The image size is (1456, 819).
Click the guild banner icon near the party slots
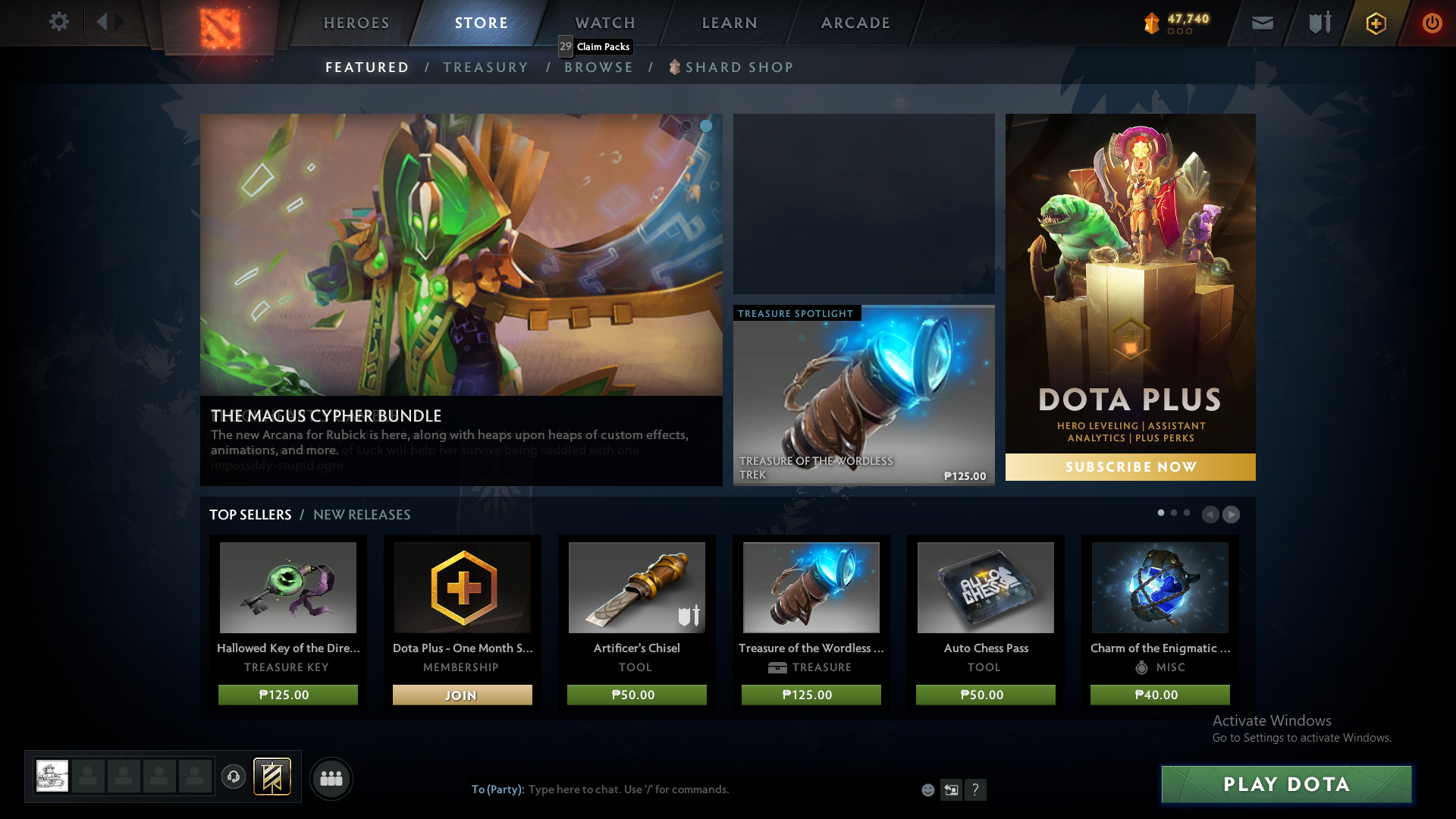[271, 777]
